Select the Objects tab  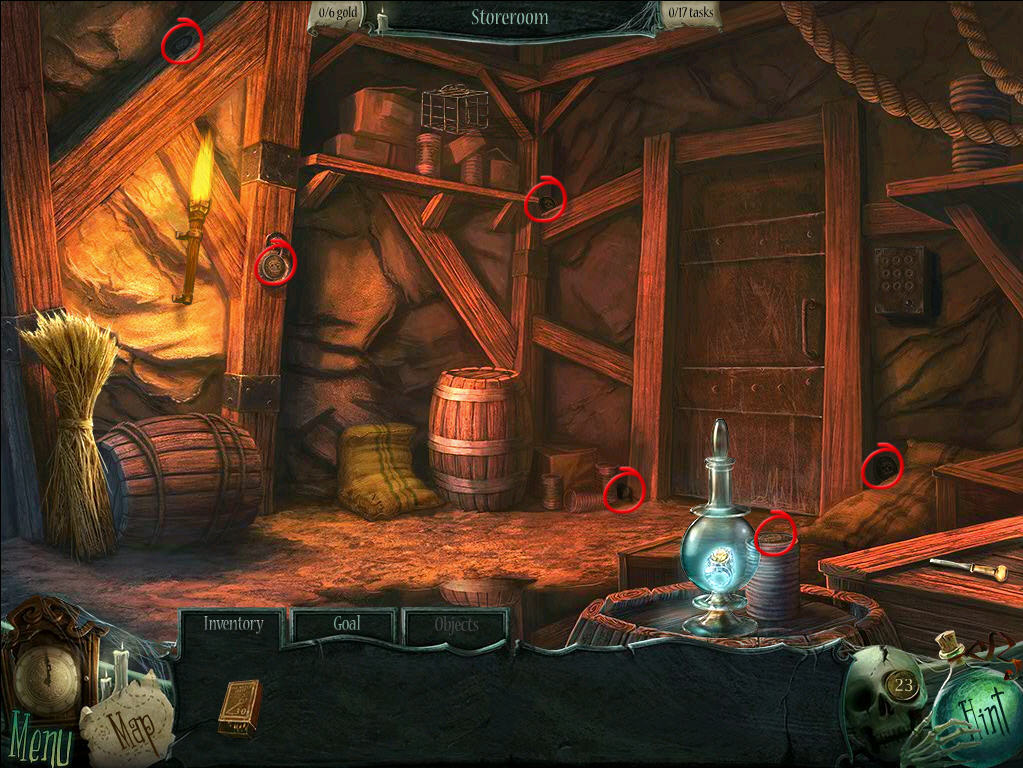tap(456, 625)
